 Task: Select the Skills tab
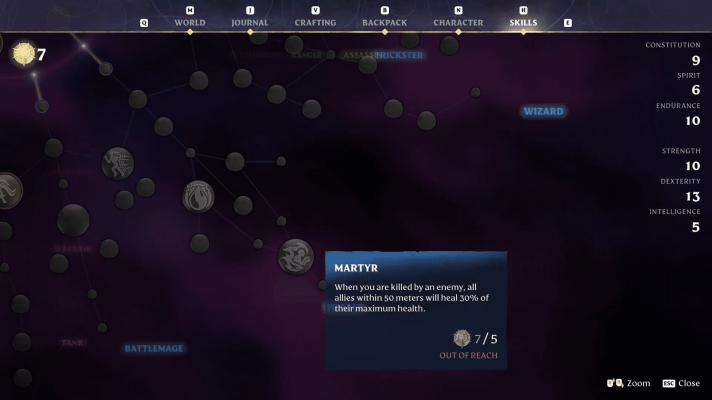(523, 22)
